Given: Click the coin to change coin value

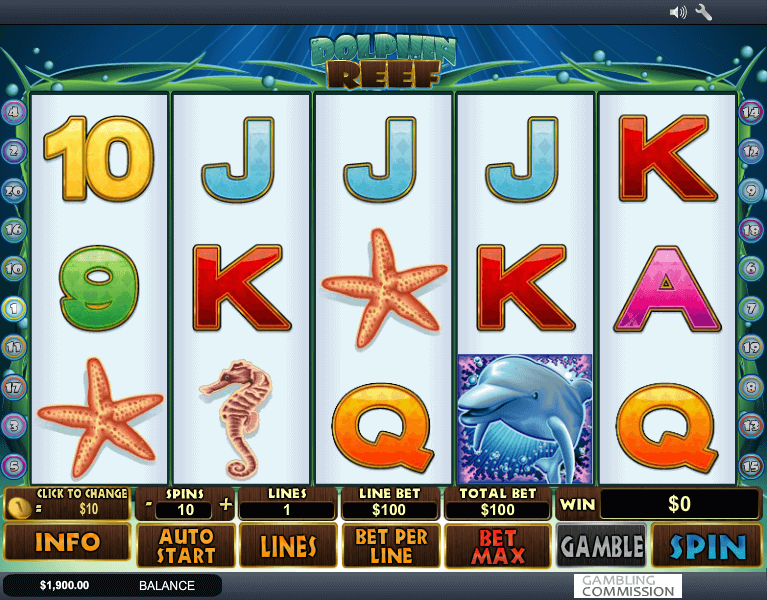Looking at the screenshot, I should (x=18, y=506).
